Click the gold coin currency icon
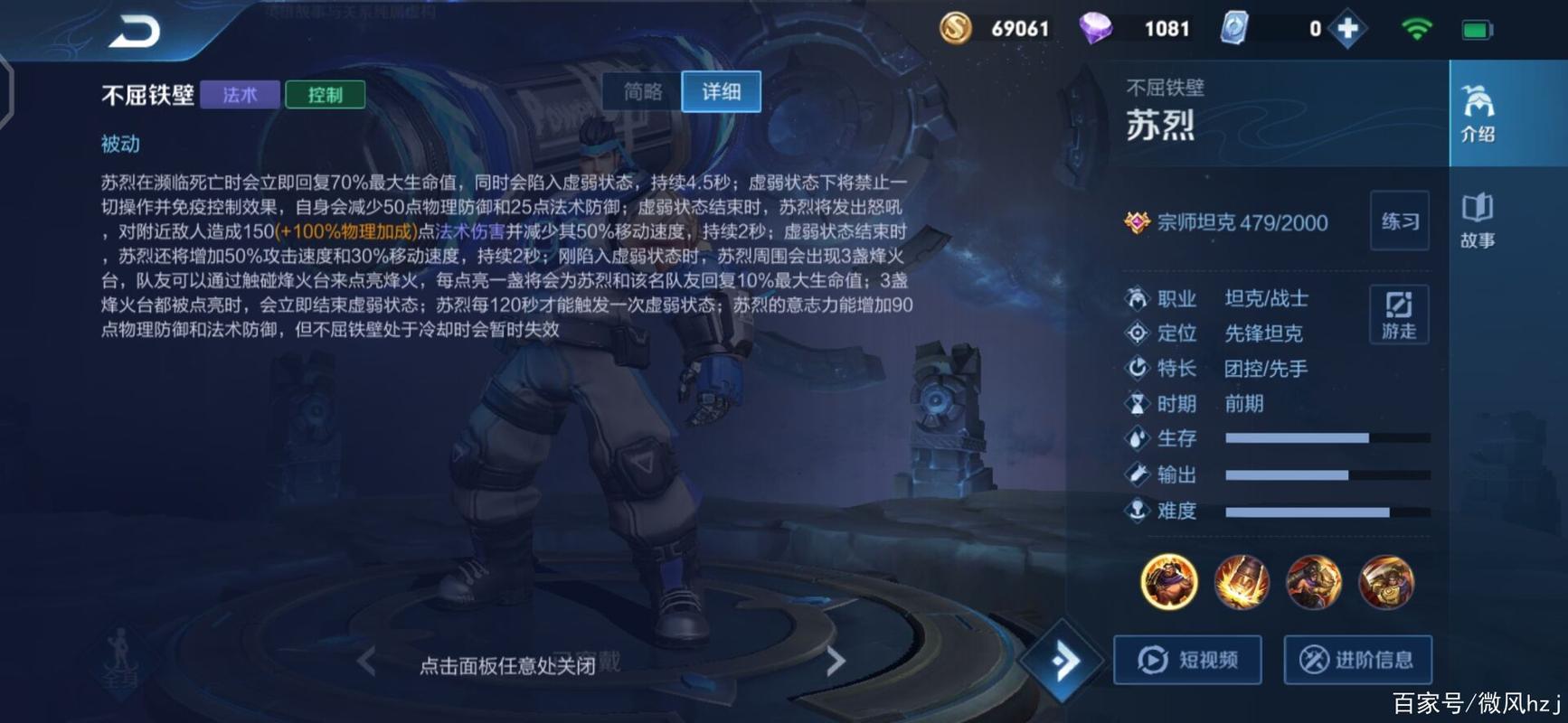Image resolution: width=1568 pixels, height=723 pixels. 954,28
